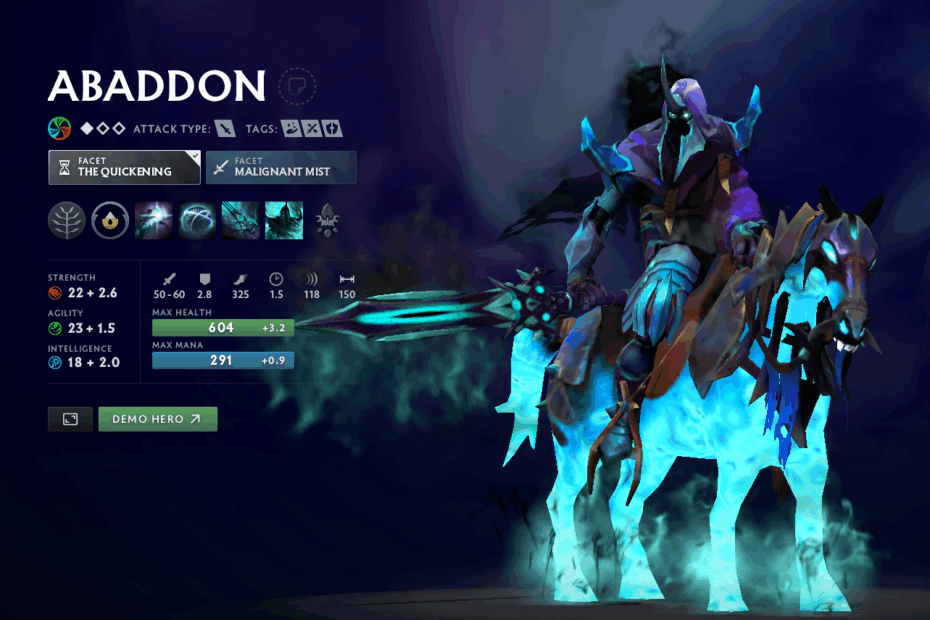This screenshot has height=620, width=930.
Task: Select the Mist Coil ability icon
Action: [154, 220]
